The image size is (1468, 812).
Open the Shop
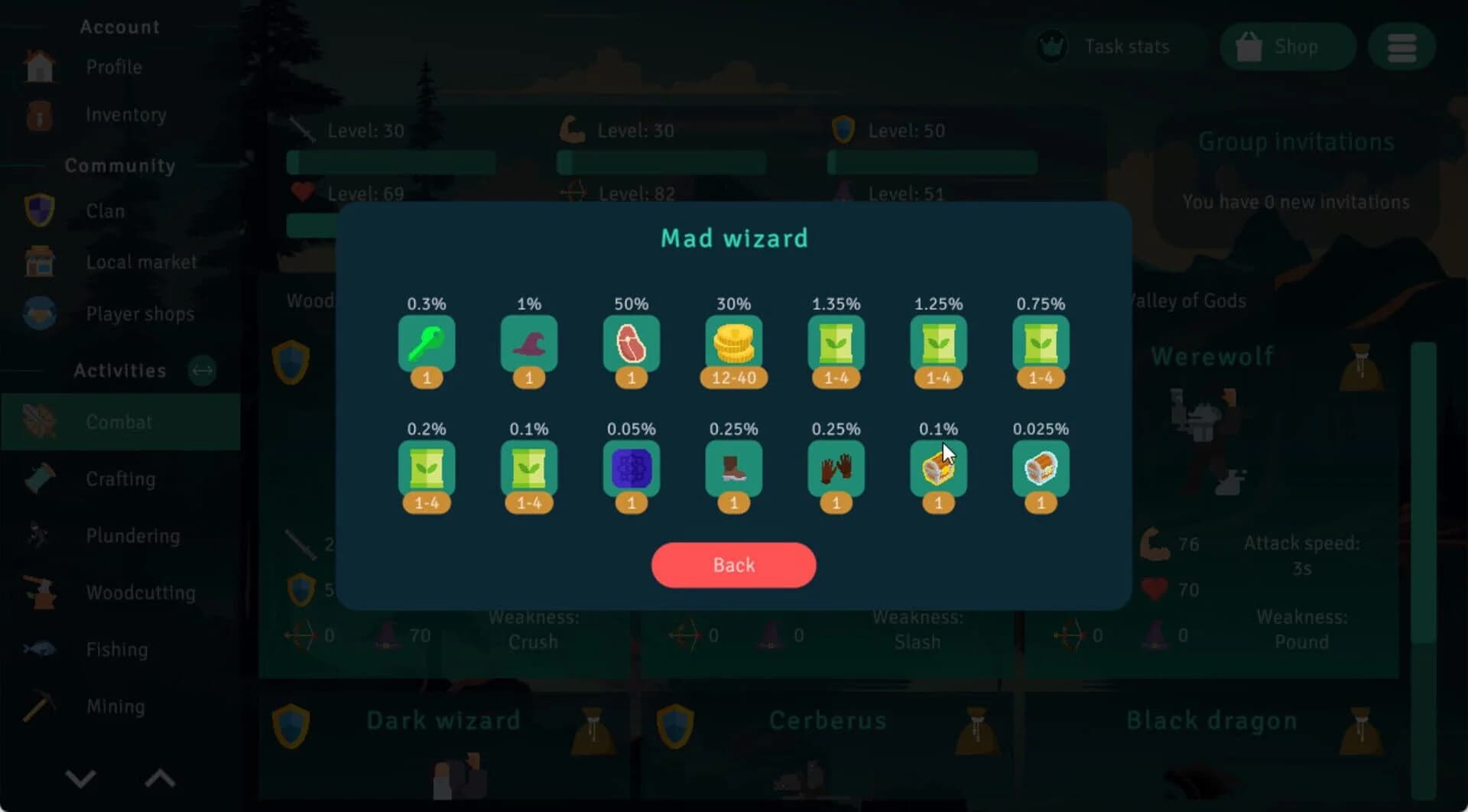click(1286, 46)
